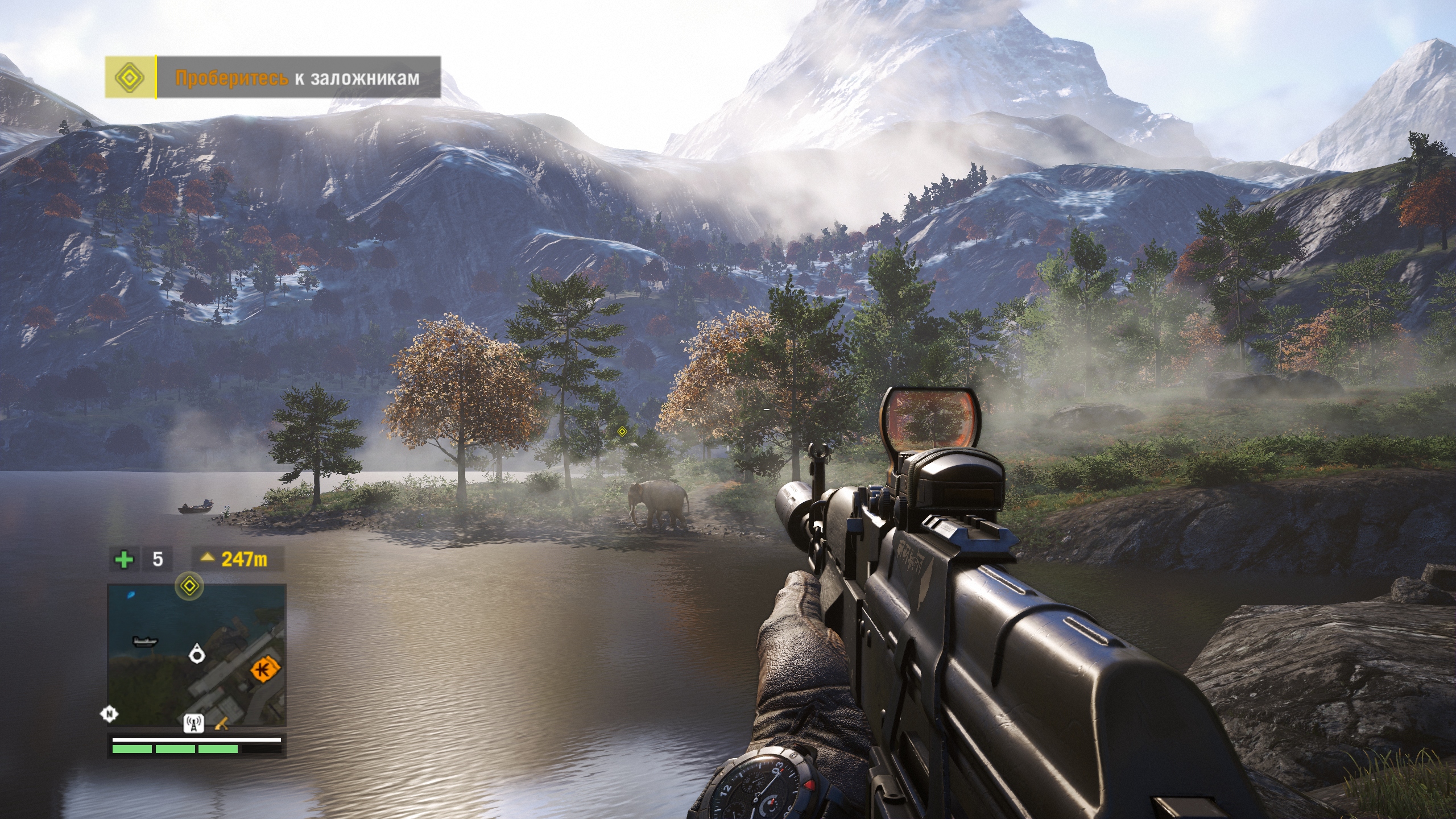
Task: Click the north compass indicator
Action: (x=109, y=714)
